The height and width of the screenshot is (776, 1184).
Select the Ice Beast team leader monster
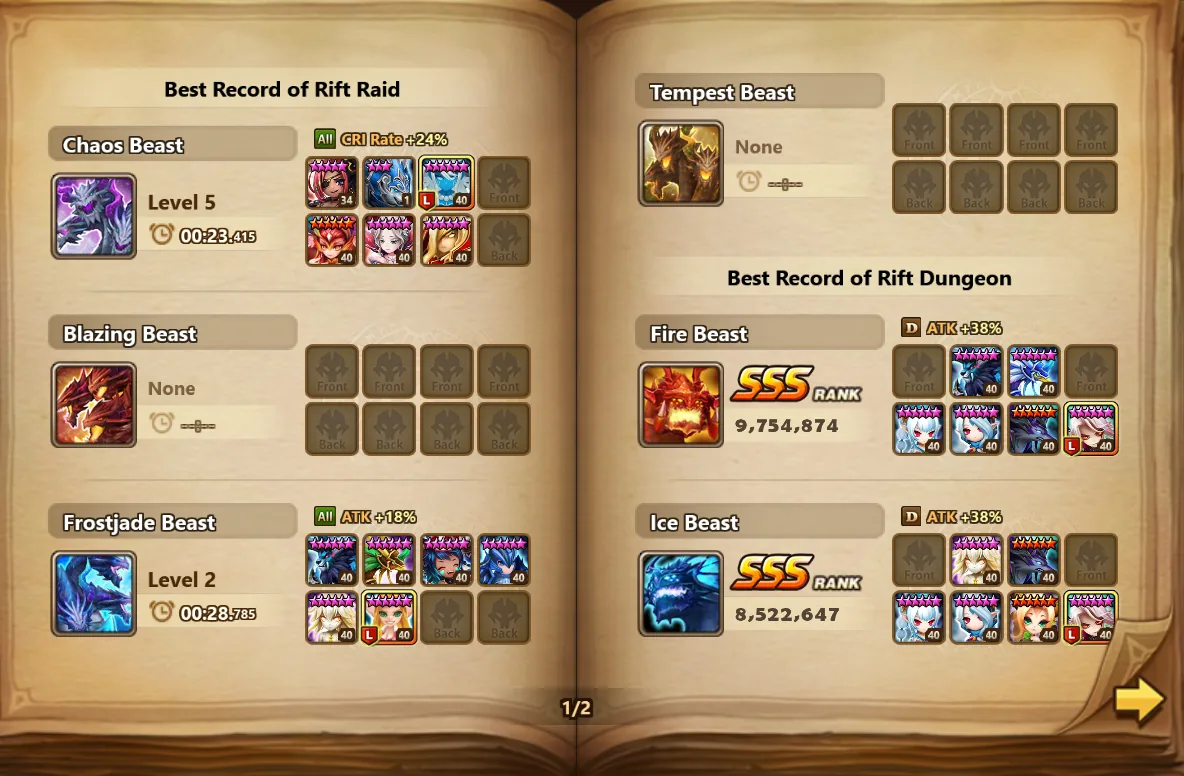pyautogui.click(x=1091, y=617)
